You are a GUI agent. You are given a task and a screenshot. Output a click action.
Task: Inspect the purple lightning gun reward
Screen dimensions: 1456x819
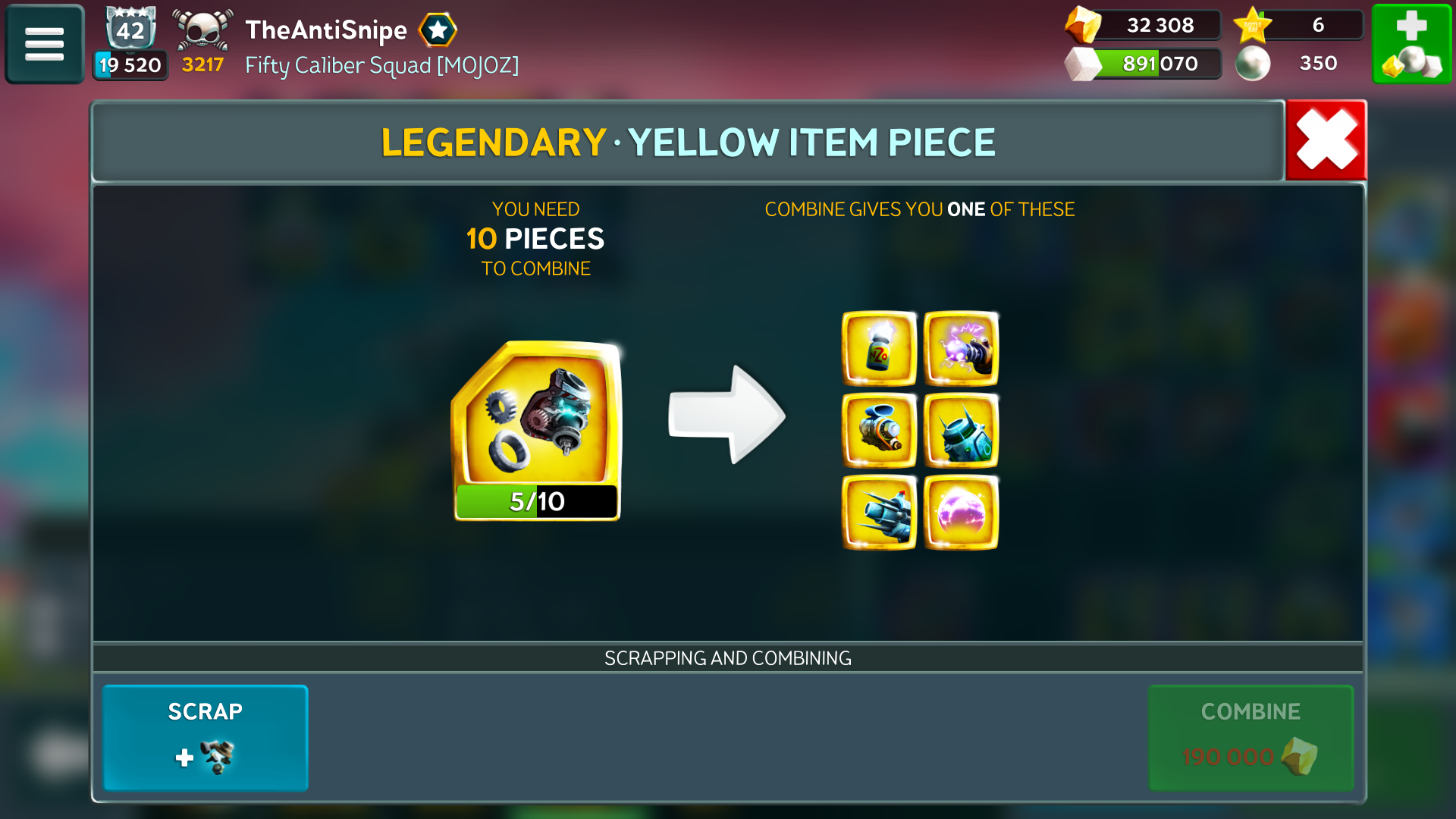[x=961, y=349]
